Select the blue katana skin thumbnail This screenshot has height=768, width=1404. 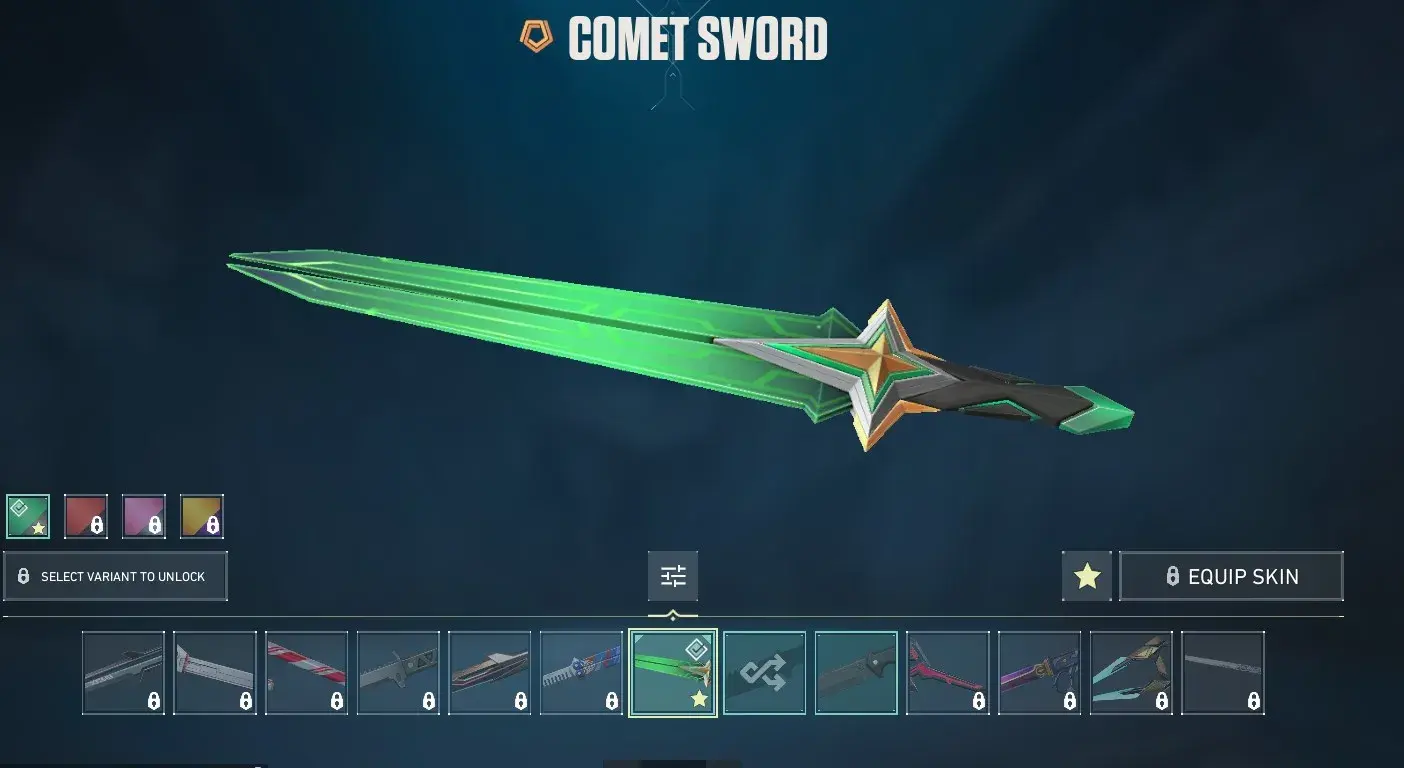click(581, 671)
